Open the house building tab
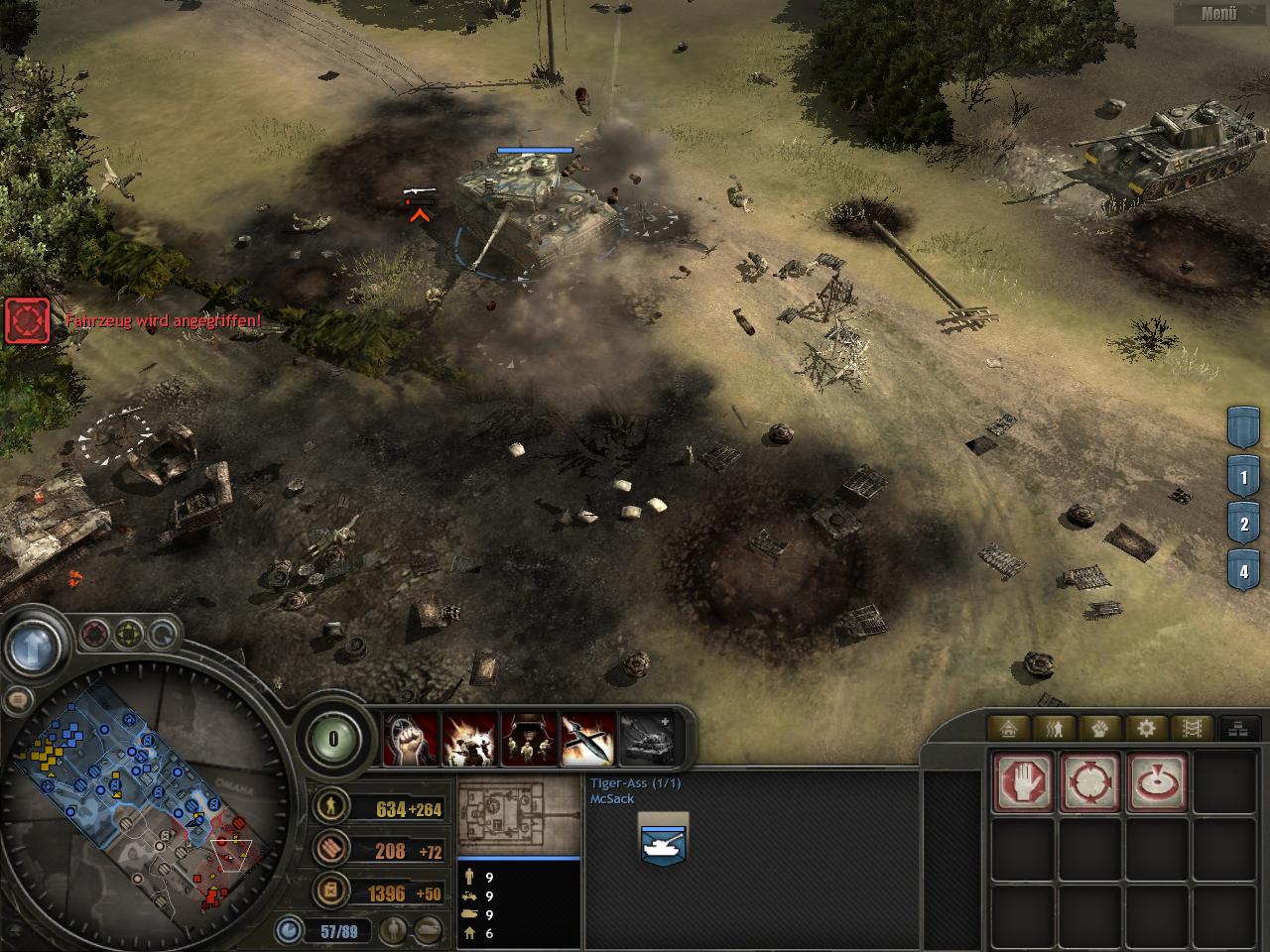The width and height of the screenshot is (1270, 952). (x=1009, y=729)
